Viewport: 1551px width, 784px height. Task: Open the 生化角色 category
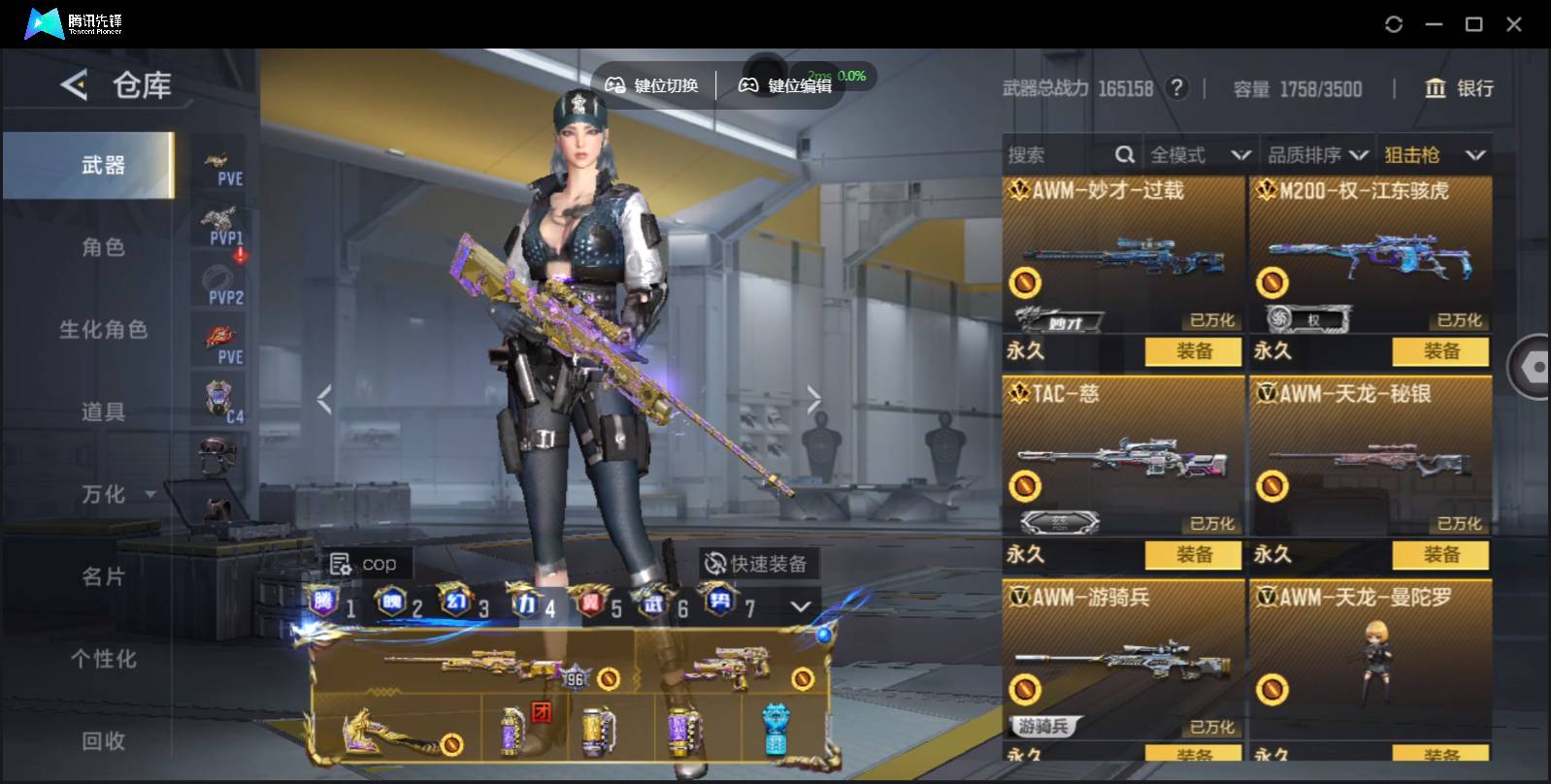pyautogui.click(x=103, y=330)
